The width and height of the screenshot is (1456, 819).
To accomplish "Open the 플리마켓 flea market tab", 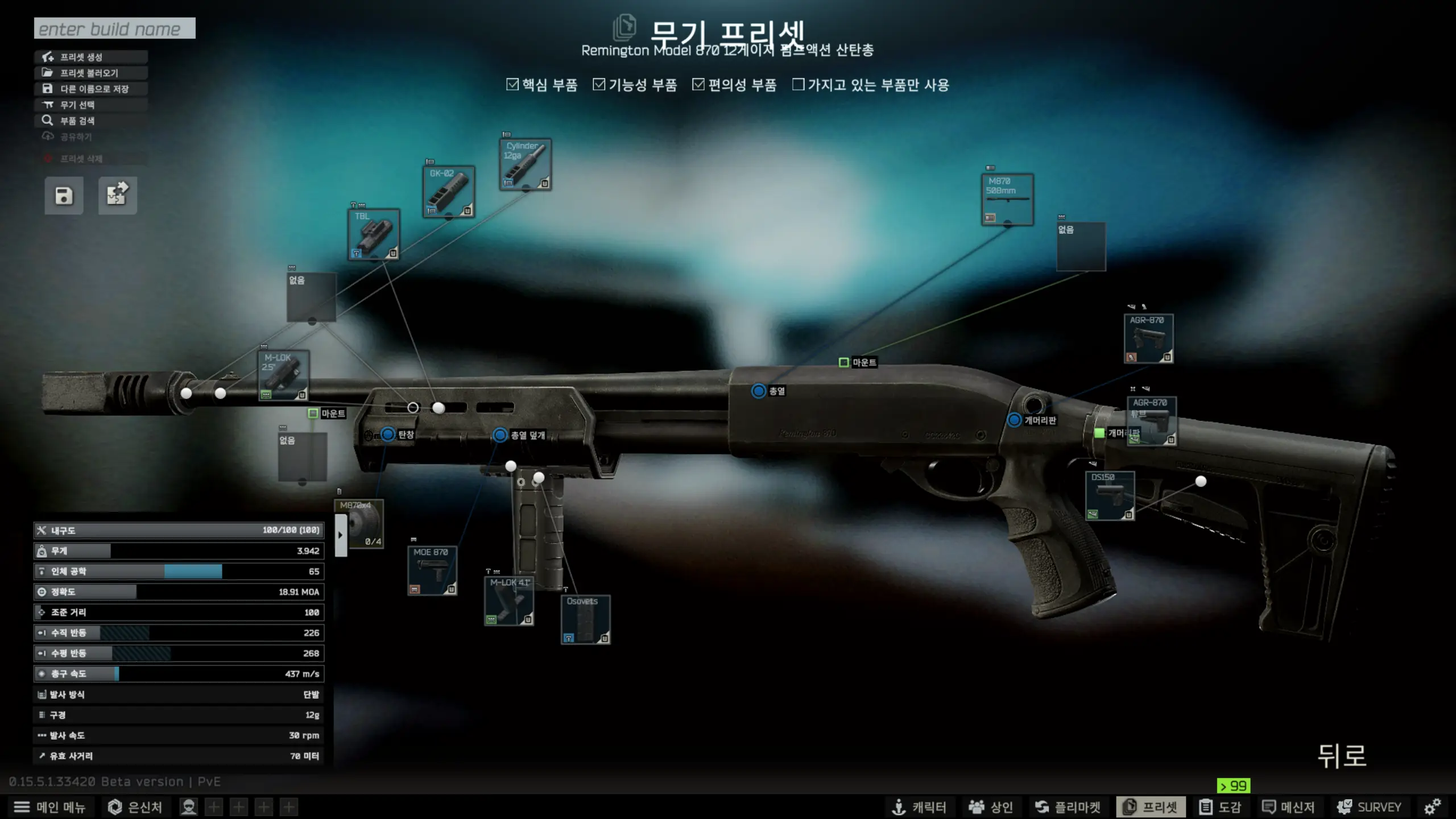I will click(x=1068, y=807).
